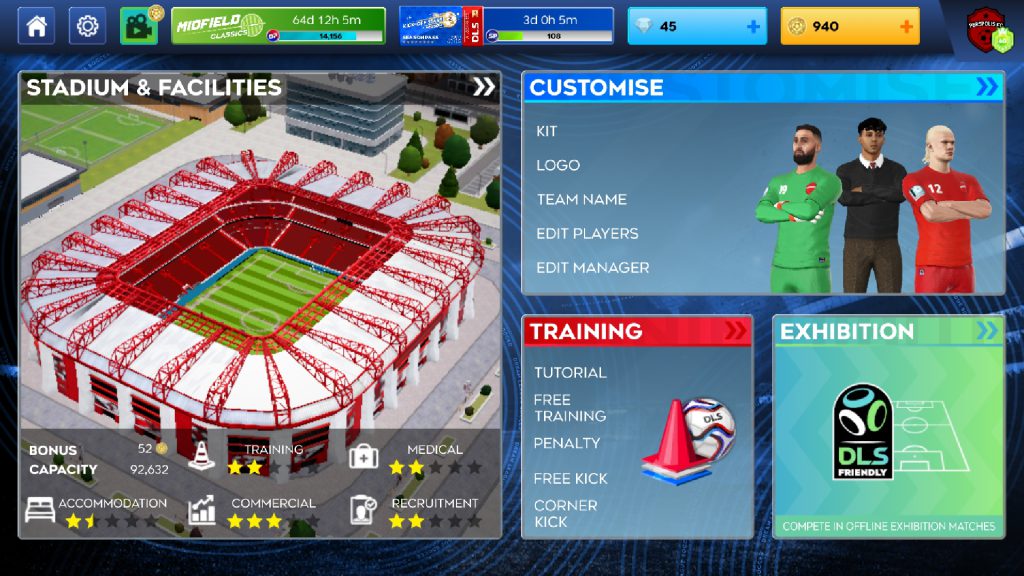Screen dimensions: 1024x576
Task: Add more coins with the plus
Action: click(x=906, y=26)
